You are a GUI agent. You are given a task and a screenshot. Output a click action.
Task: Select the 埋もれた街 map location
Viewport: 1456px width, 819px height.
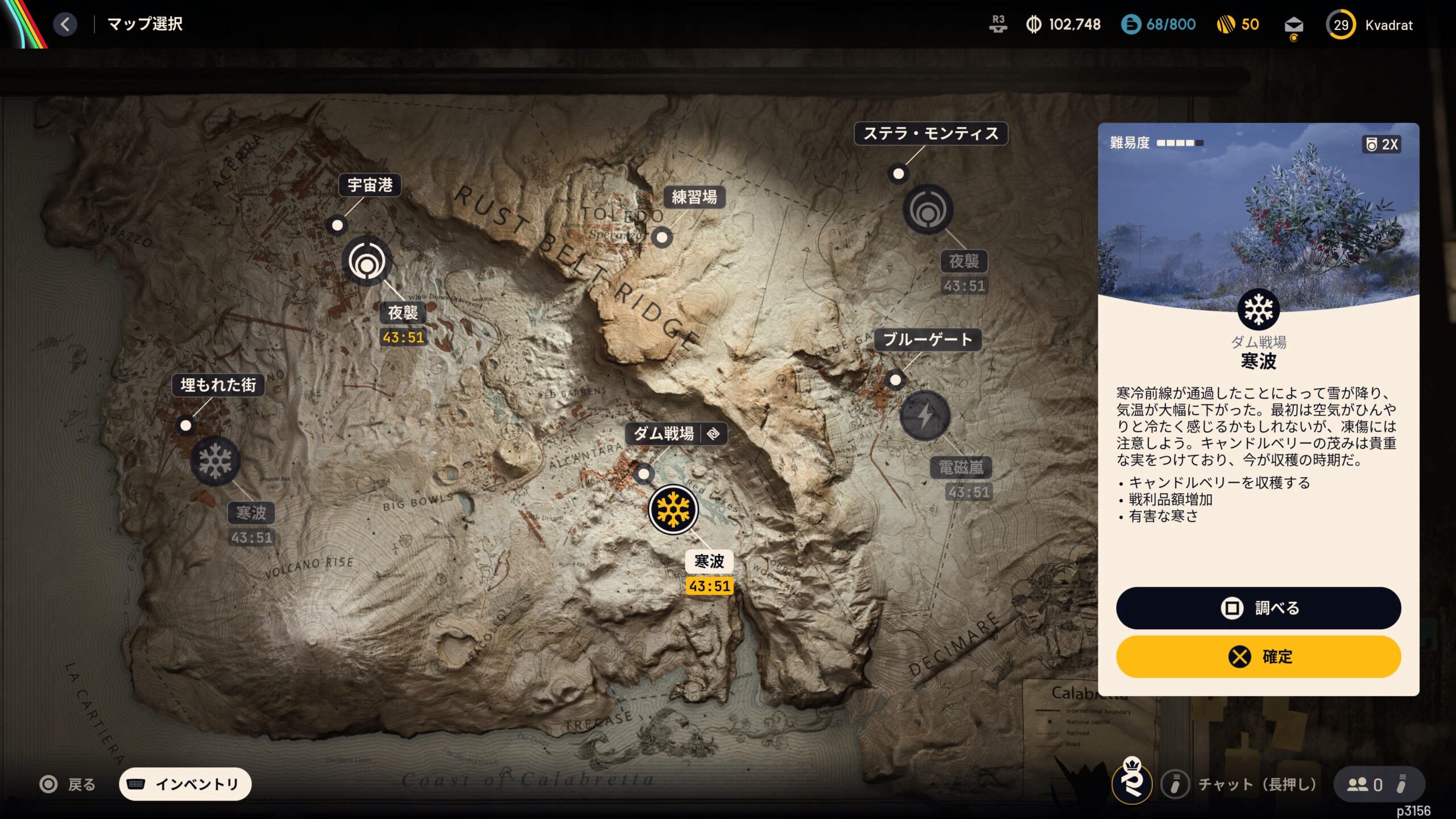(x=218, y=385)
